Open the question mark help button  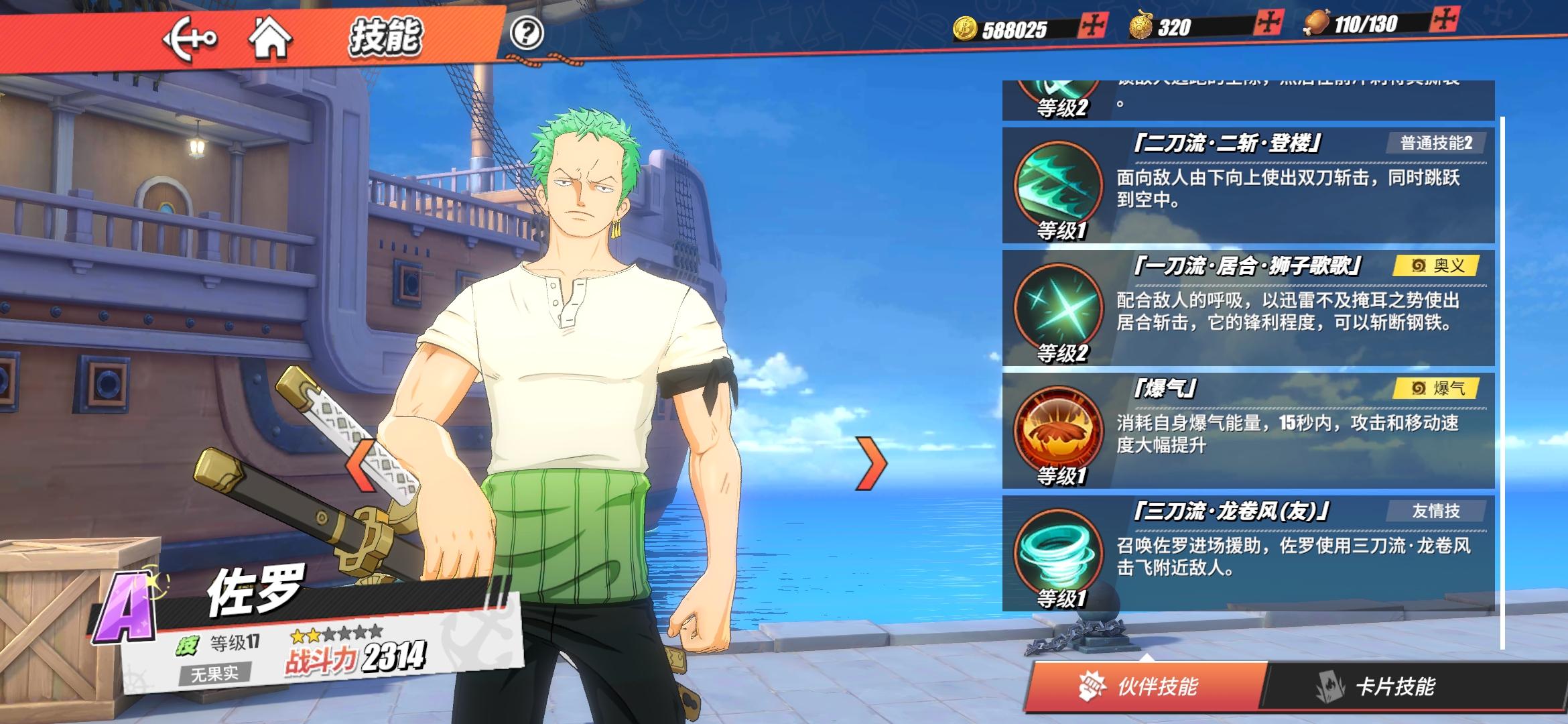tap(527, 33)
